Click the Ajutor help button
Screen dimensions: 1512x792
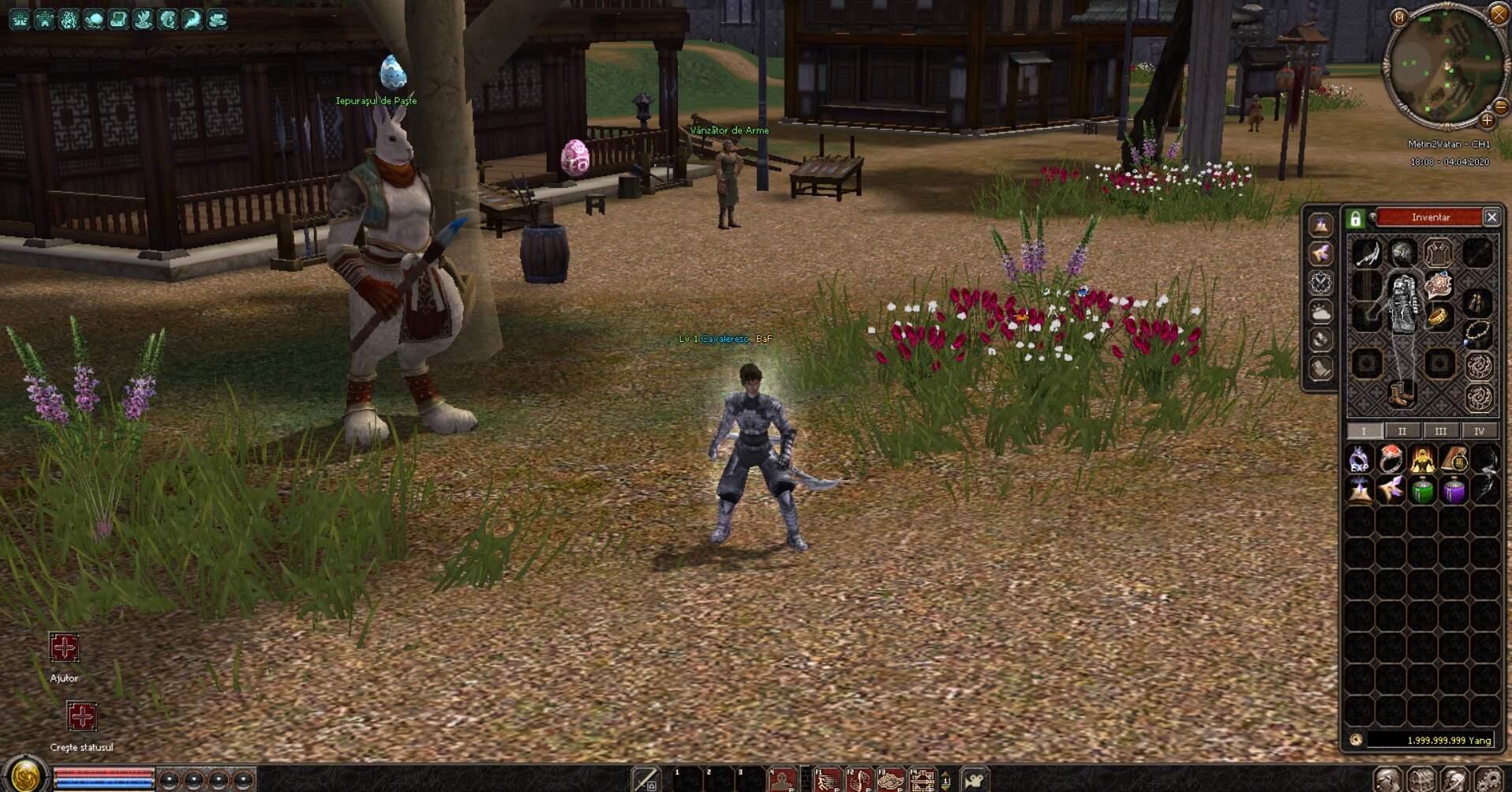64,648
